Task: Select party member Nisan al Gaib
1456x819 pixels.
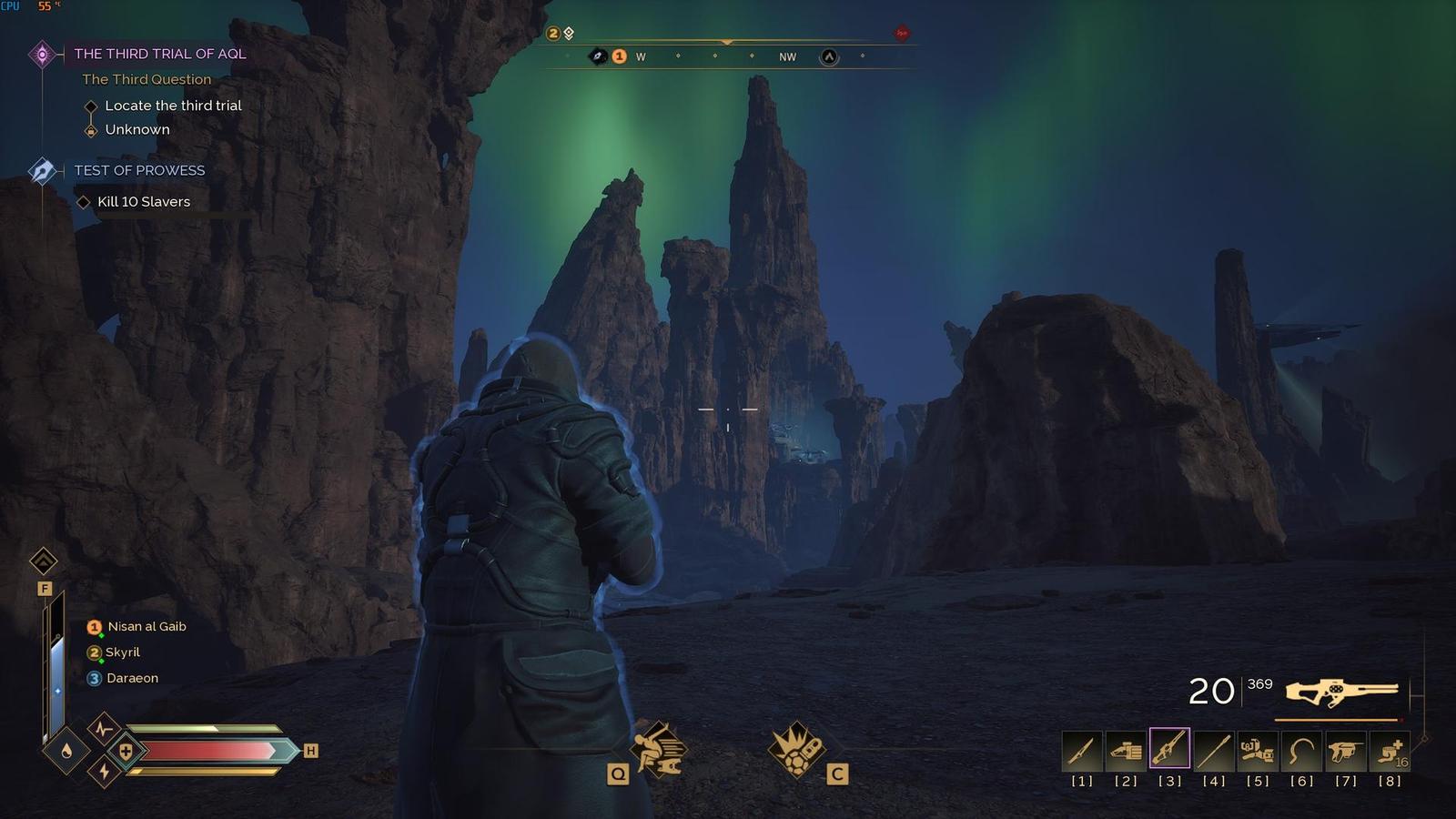Action: coord(146,627)
